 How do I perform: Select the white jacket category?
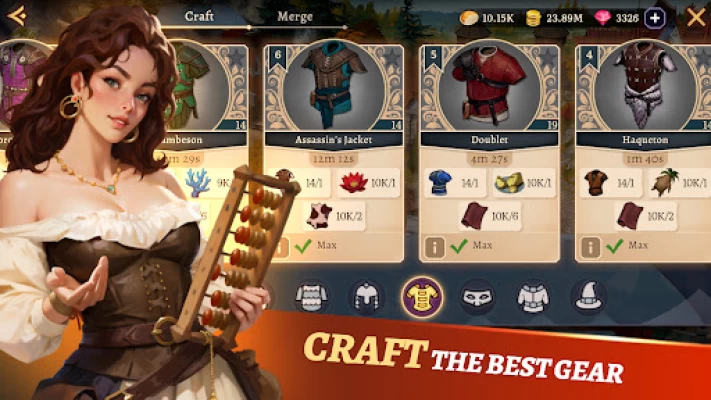coord(533,295)
